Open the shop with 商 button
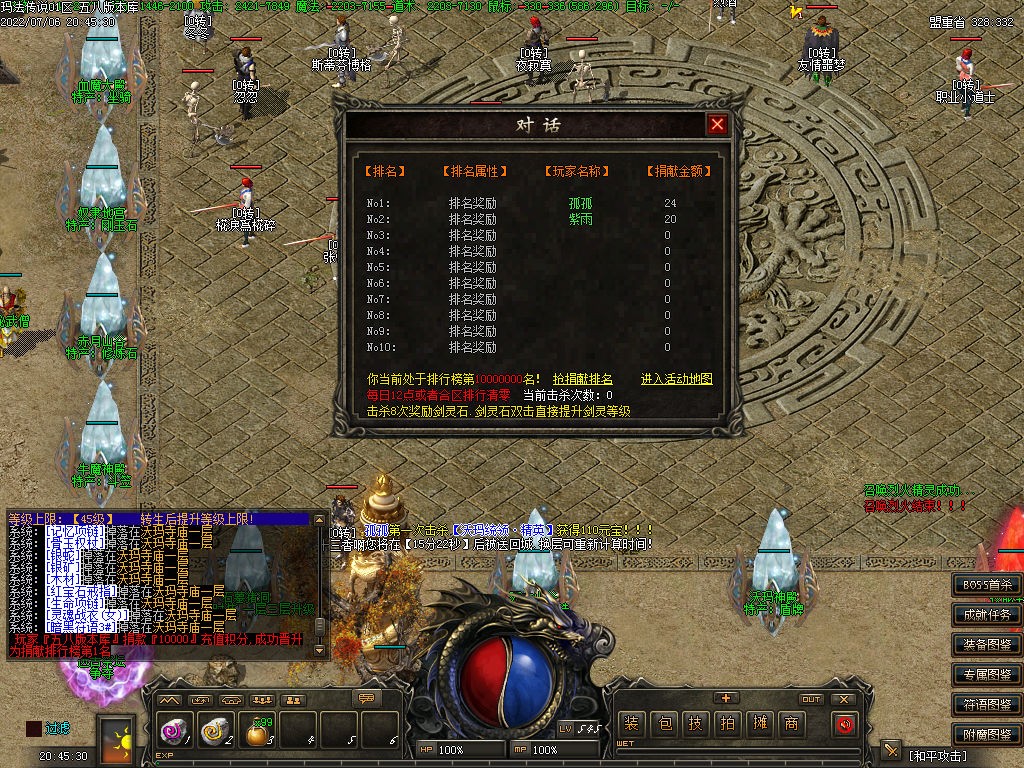The image size is (1024, 768). click(791, 723)
